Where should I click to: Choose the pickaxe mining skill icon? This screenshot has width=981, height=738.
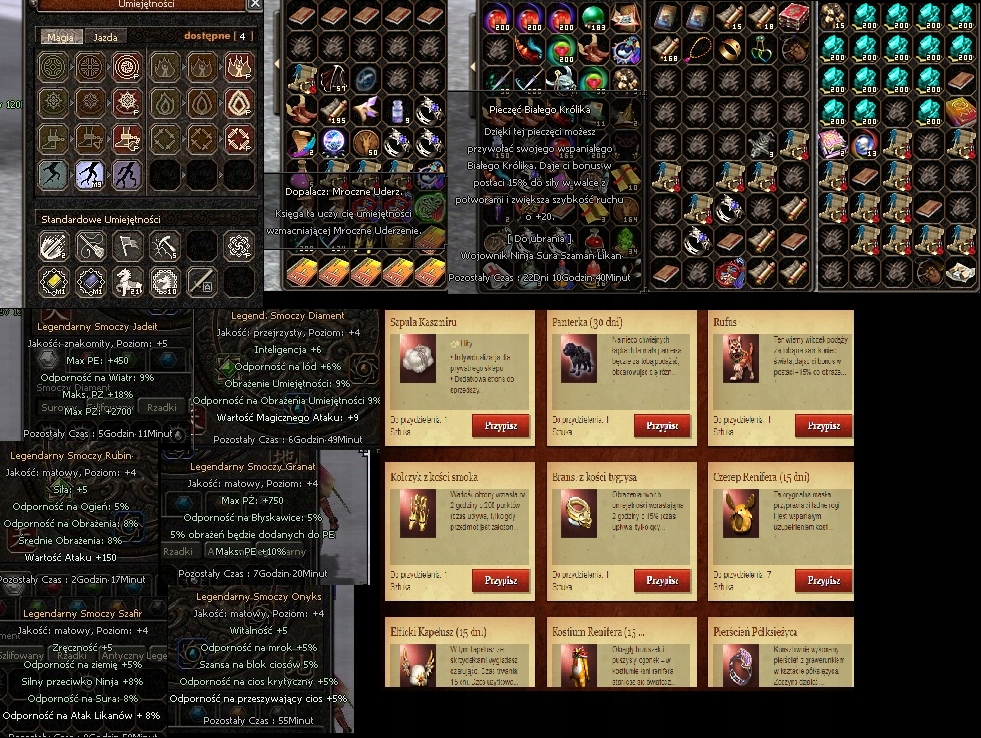[166, 244]
